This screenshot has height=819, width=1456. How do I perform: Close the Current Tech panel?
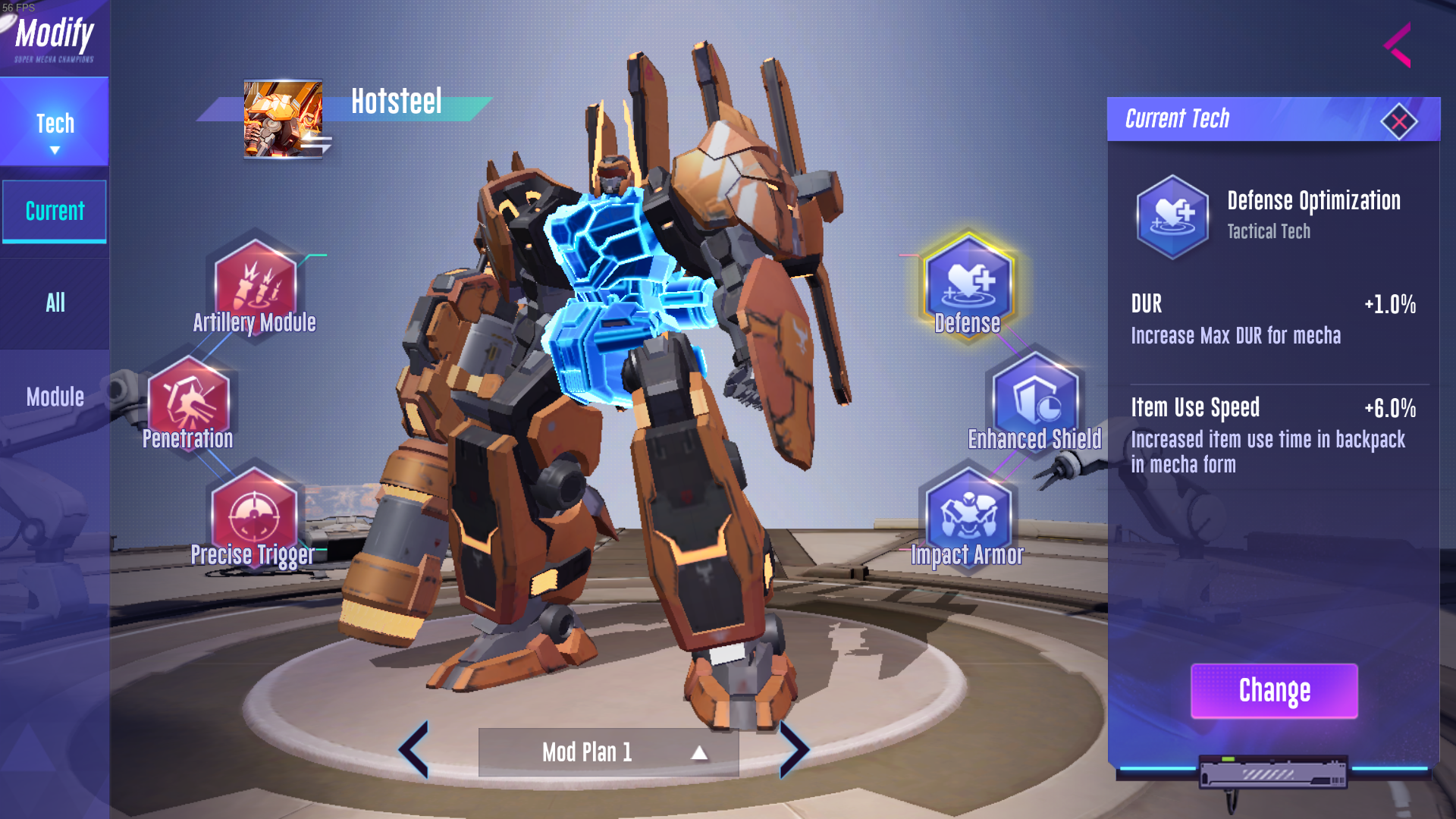(1399, 121)
